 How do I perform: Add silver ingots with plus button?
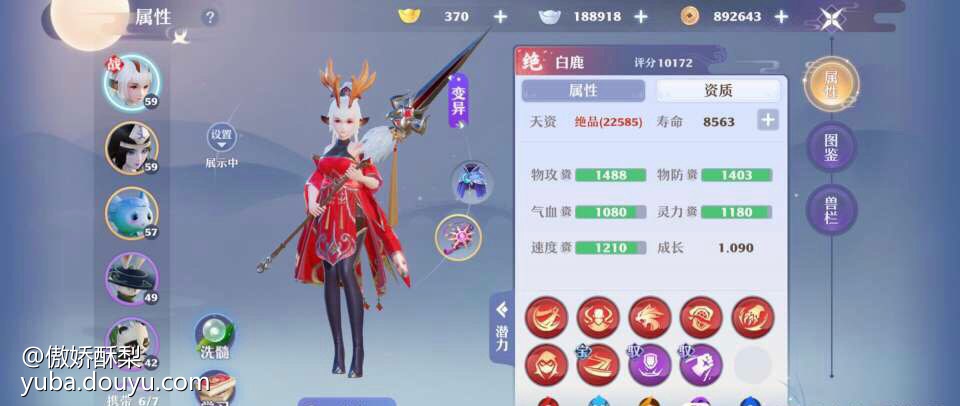(x=641, y=17)
